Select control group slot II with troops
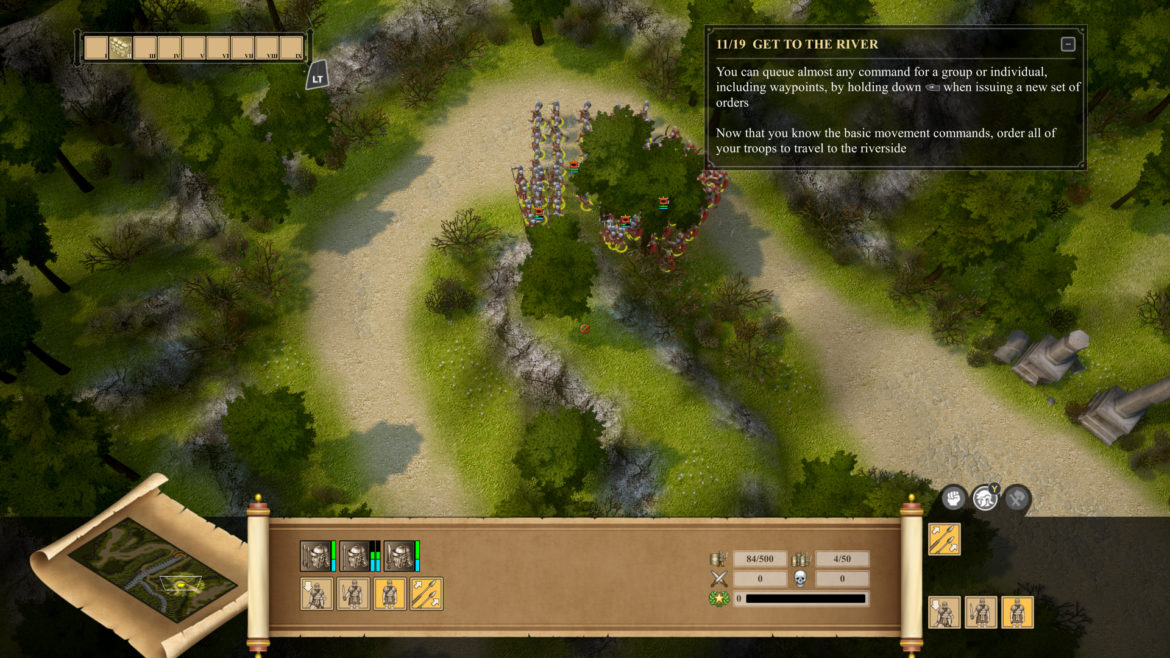The height and width of the screenshot is (658, 1170). (x=120, y=47)
